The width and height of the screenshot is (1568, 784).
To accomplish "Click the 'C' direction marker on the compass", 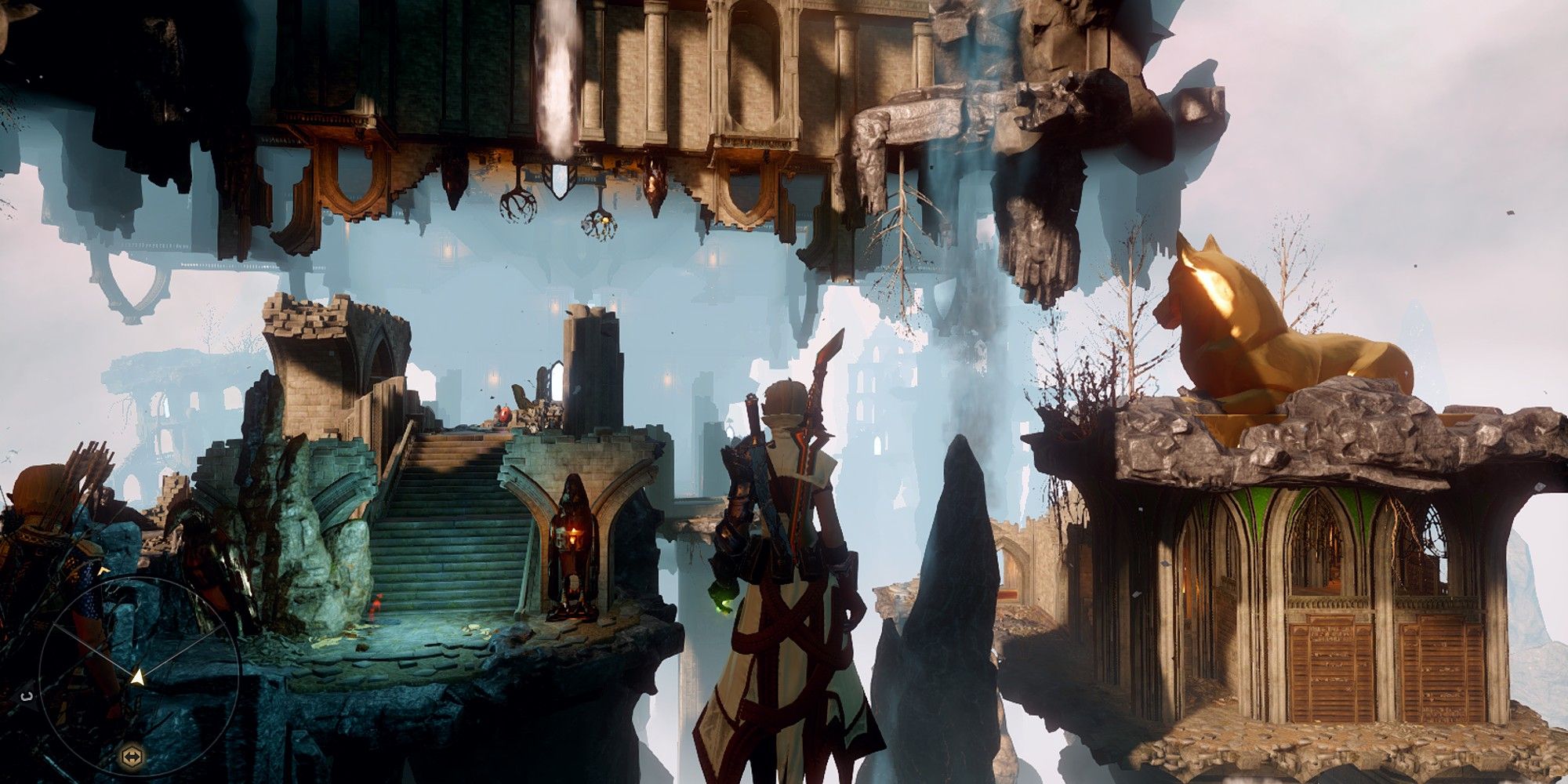I will (x=25, y=695).
